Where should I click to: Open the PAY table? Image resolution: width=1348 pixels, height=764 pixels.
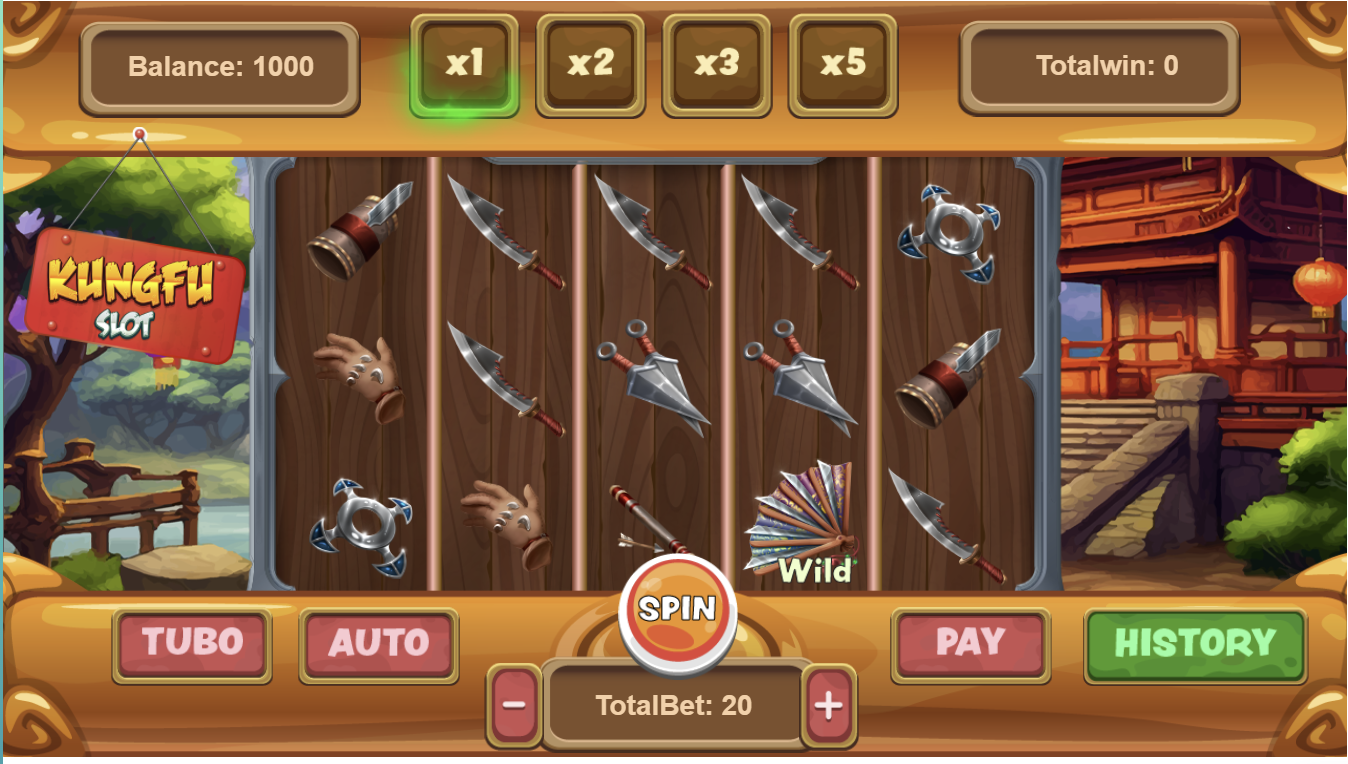pos(970,643)
